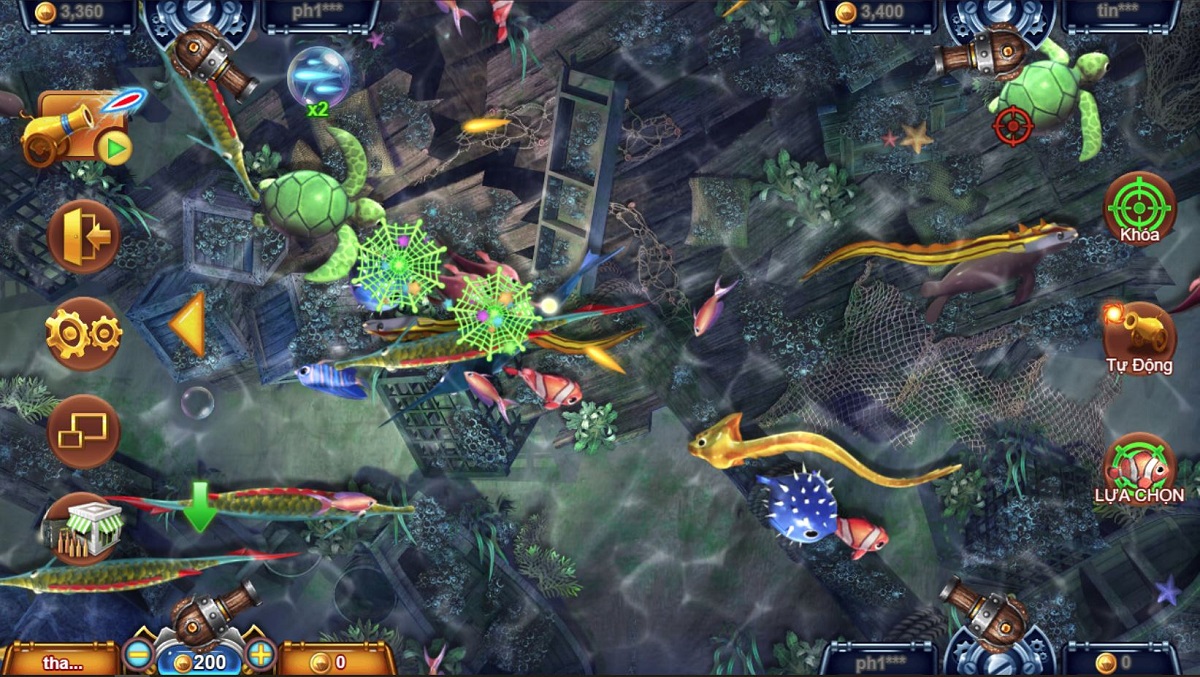The height and width of the screenshot is (677, 1200).
Task: Activate the Khóa target lock button
Action: pyautogui.click(x=1139, y=208)
